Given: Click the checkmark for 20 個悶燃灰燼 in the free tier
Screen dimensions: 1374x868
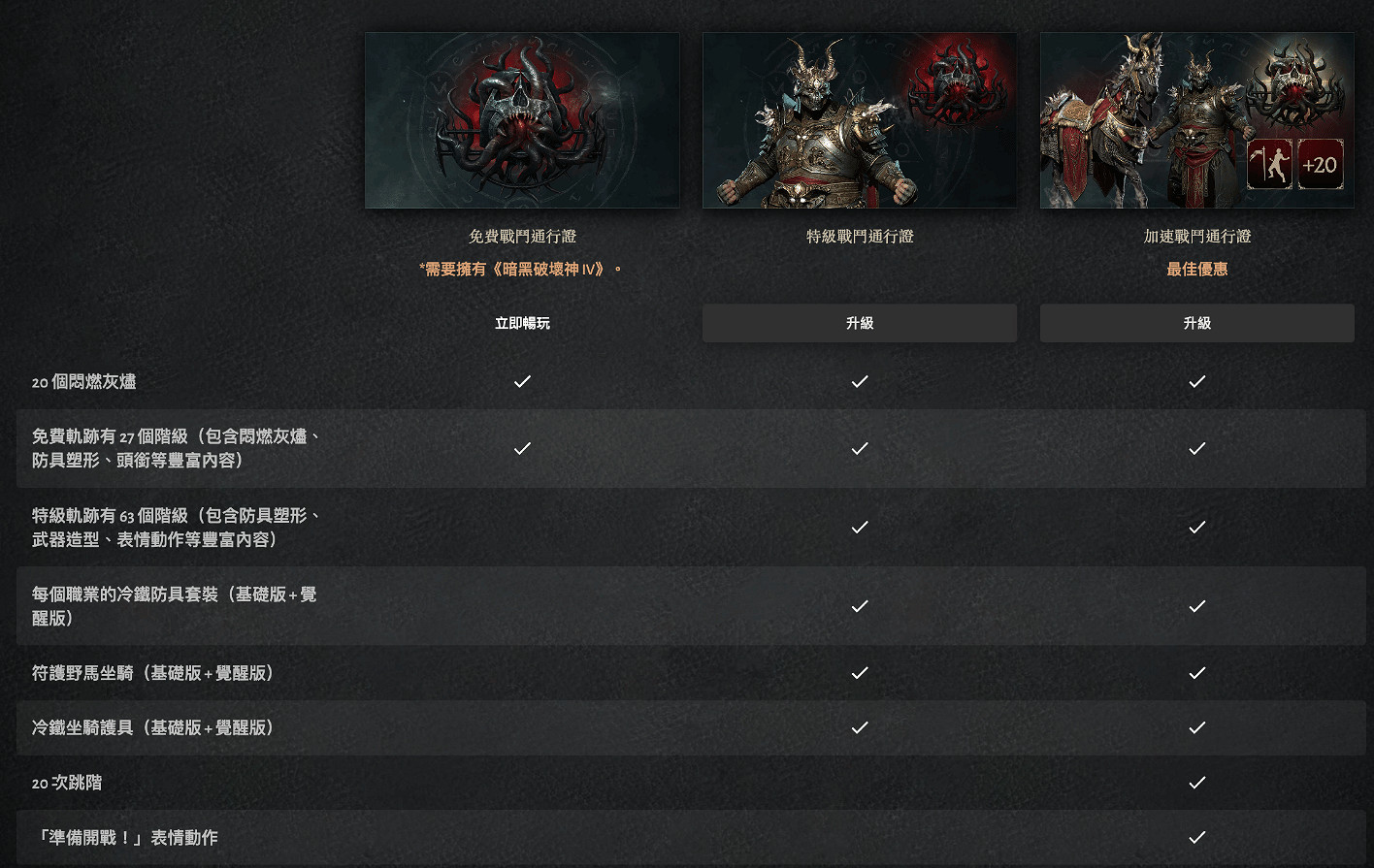Looking at the screenshot, I should (522, 381).
